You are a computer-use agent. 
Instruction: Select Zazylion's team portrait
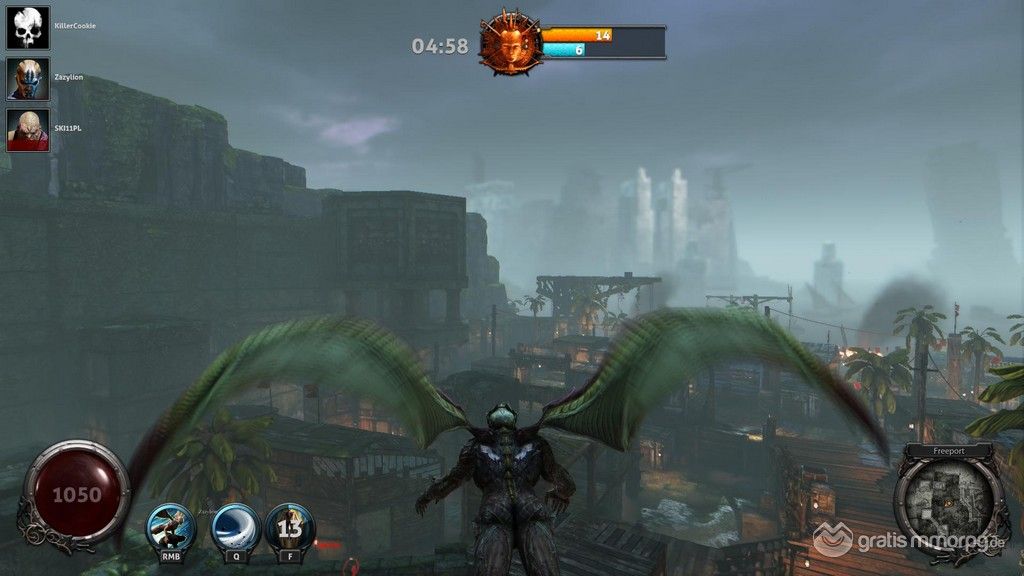tap(28, 78)
